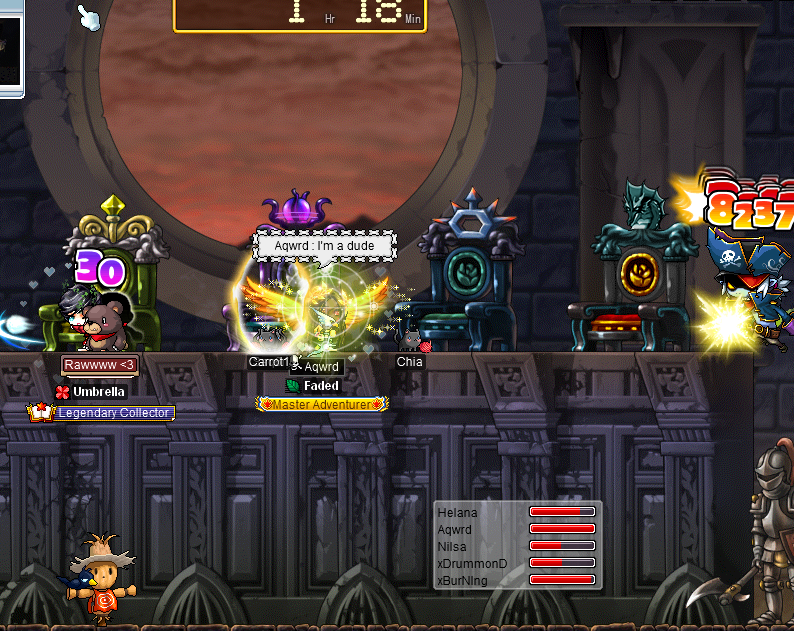Choose Aqwrd's row in the party panel
794x631 pixels.
click(458, 530)
